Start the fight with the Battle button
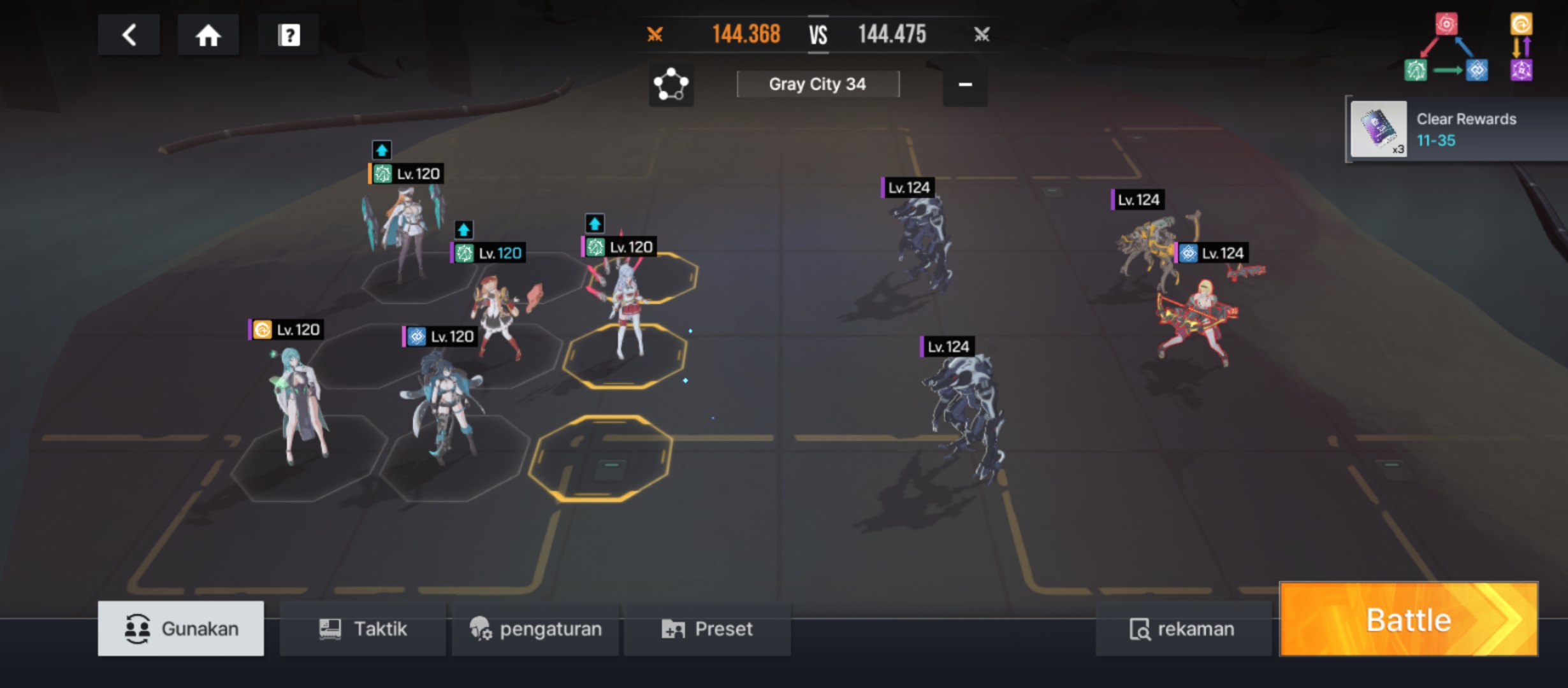The height and width of the screenshot is (688, 1568). tap(1409, 619)
